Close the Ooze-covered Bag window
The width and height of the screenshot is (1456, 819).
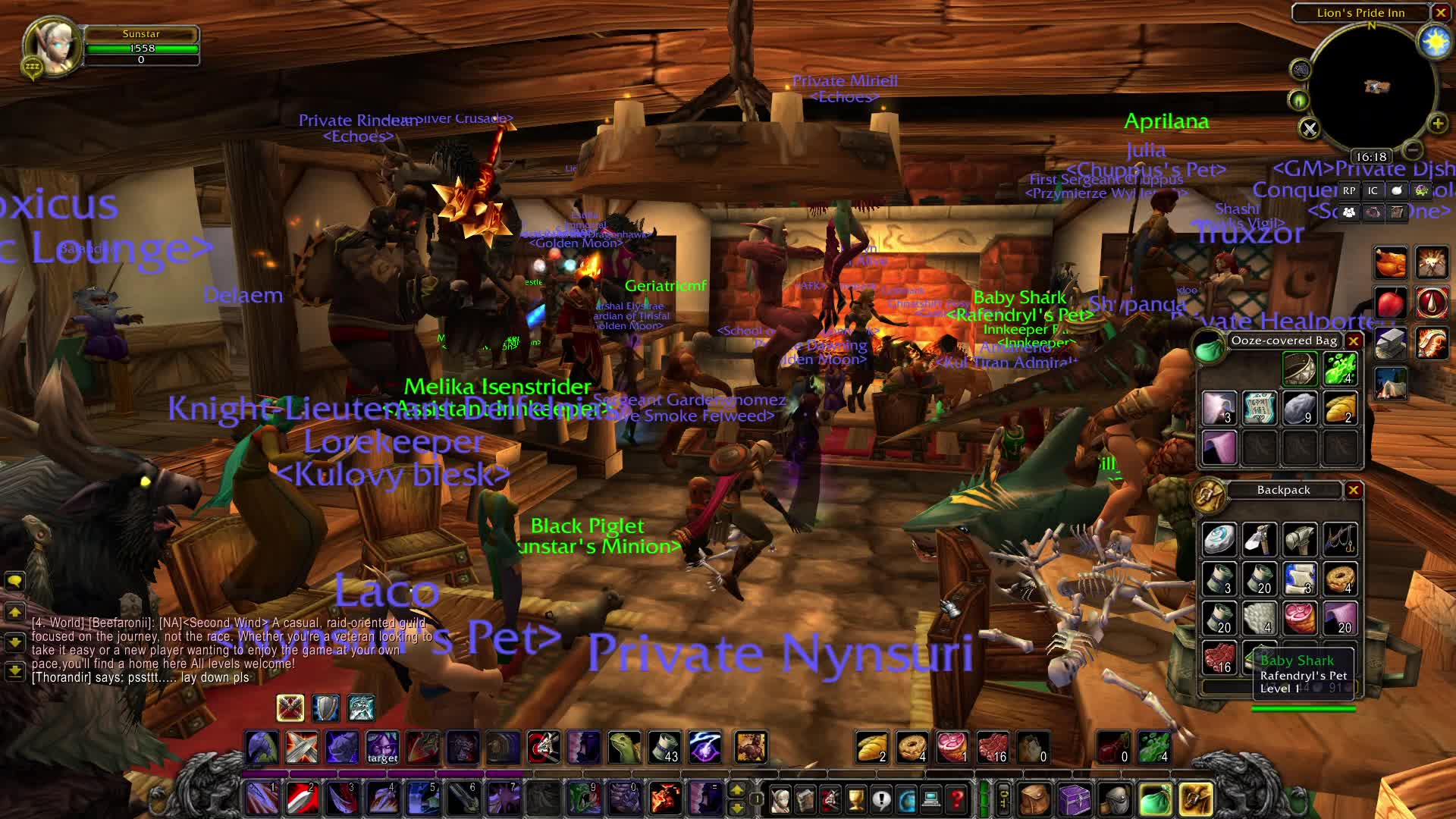coord(1354,341)
